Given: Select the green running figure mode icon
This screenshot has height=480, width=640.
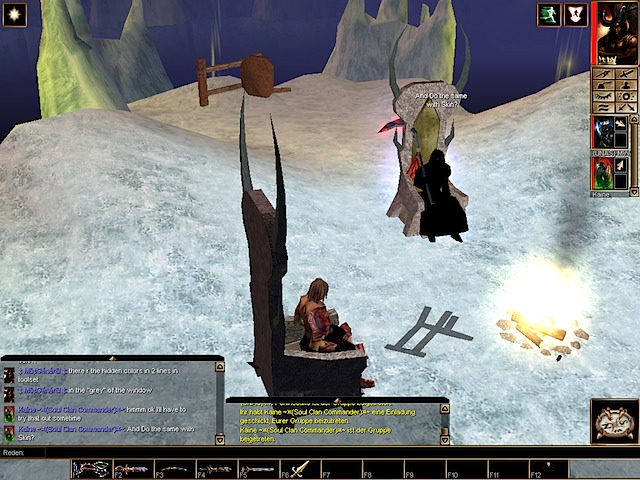Looking at the screenshot, I should coord(548,14).
